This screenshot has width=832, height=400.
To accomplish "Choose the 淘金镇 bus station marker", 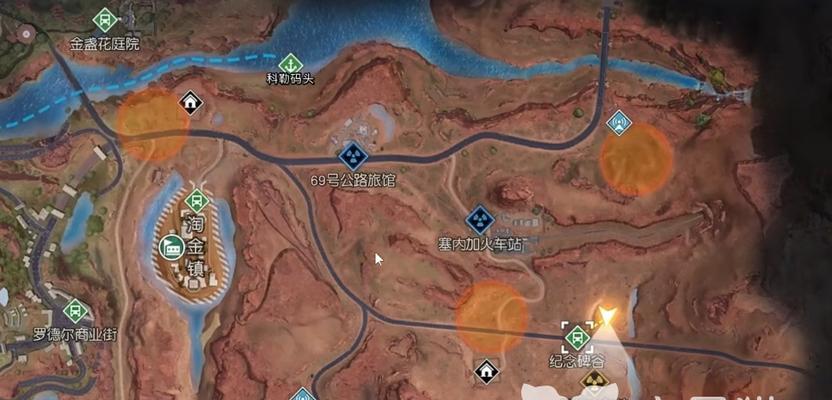I will pyautogui.click(x=197, y=199).
